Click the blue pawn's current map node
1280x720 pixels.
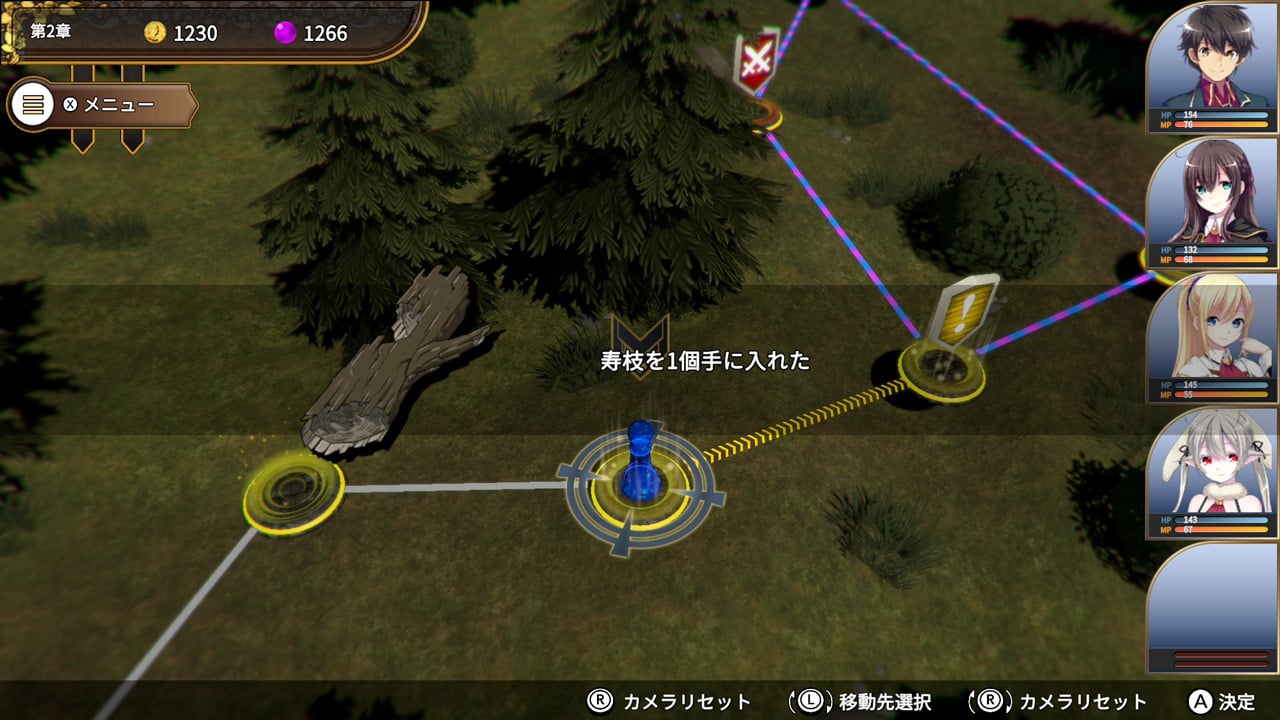[638, 490]
